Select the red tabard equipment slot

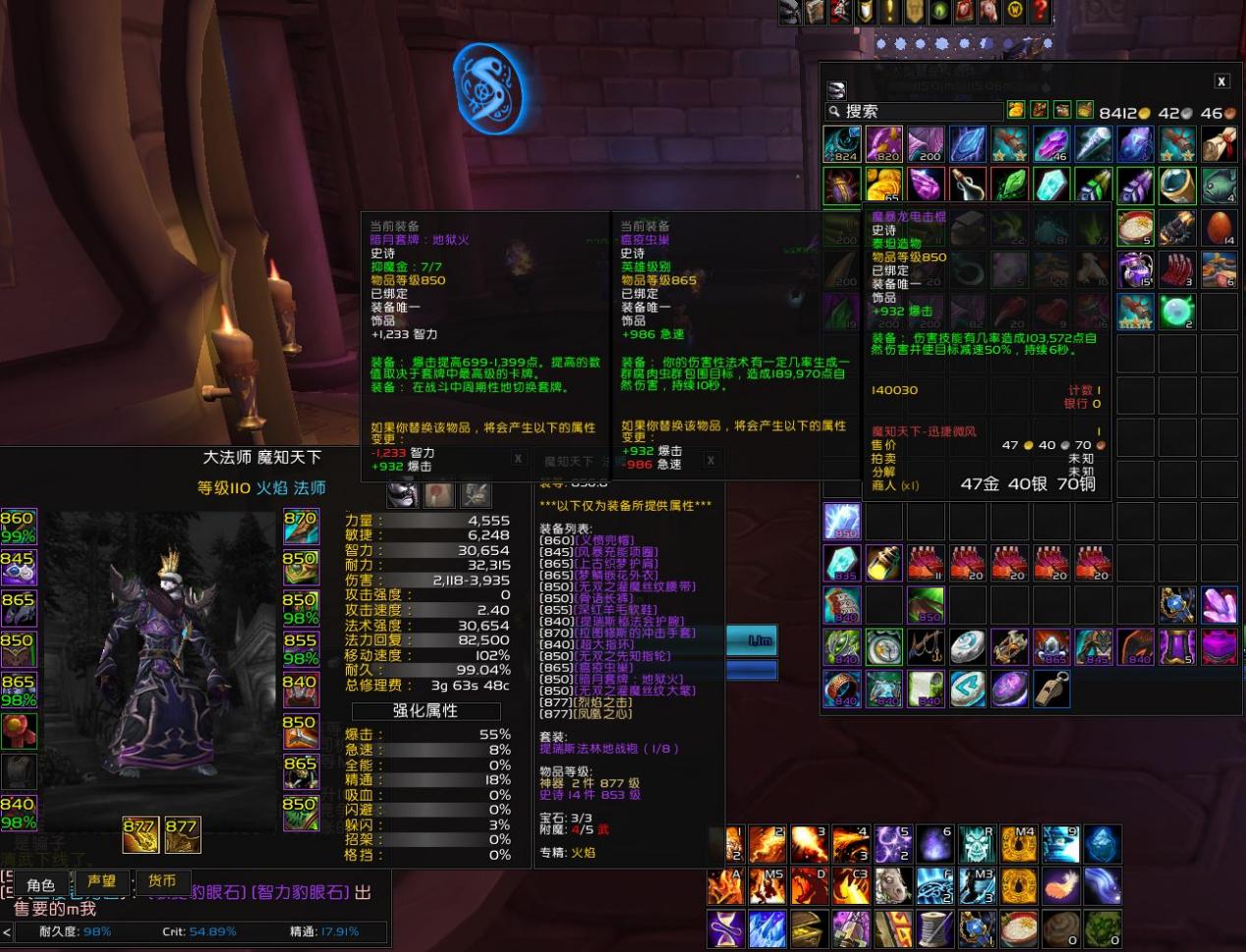pos(19,731)
